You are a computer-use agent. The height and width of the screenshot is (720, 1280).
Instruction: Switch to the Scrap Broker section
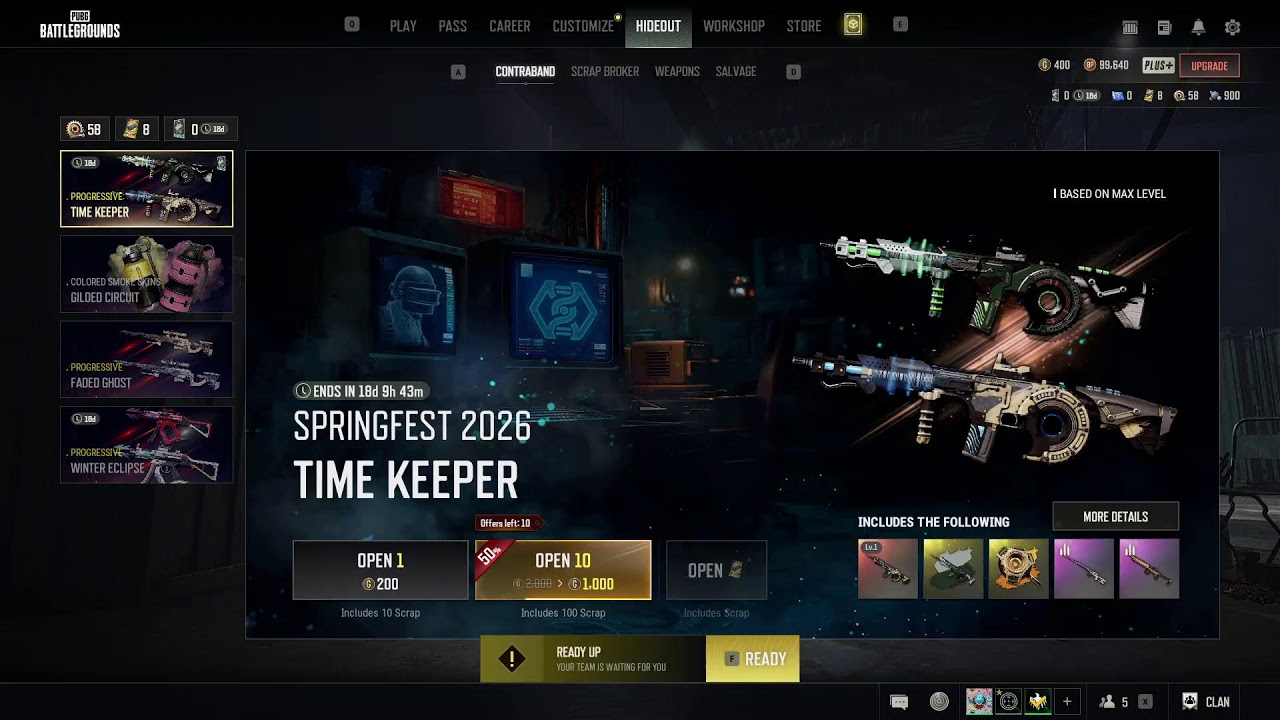[604, 72]
